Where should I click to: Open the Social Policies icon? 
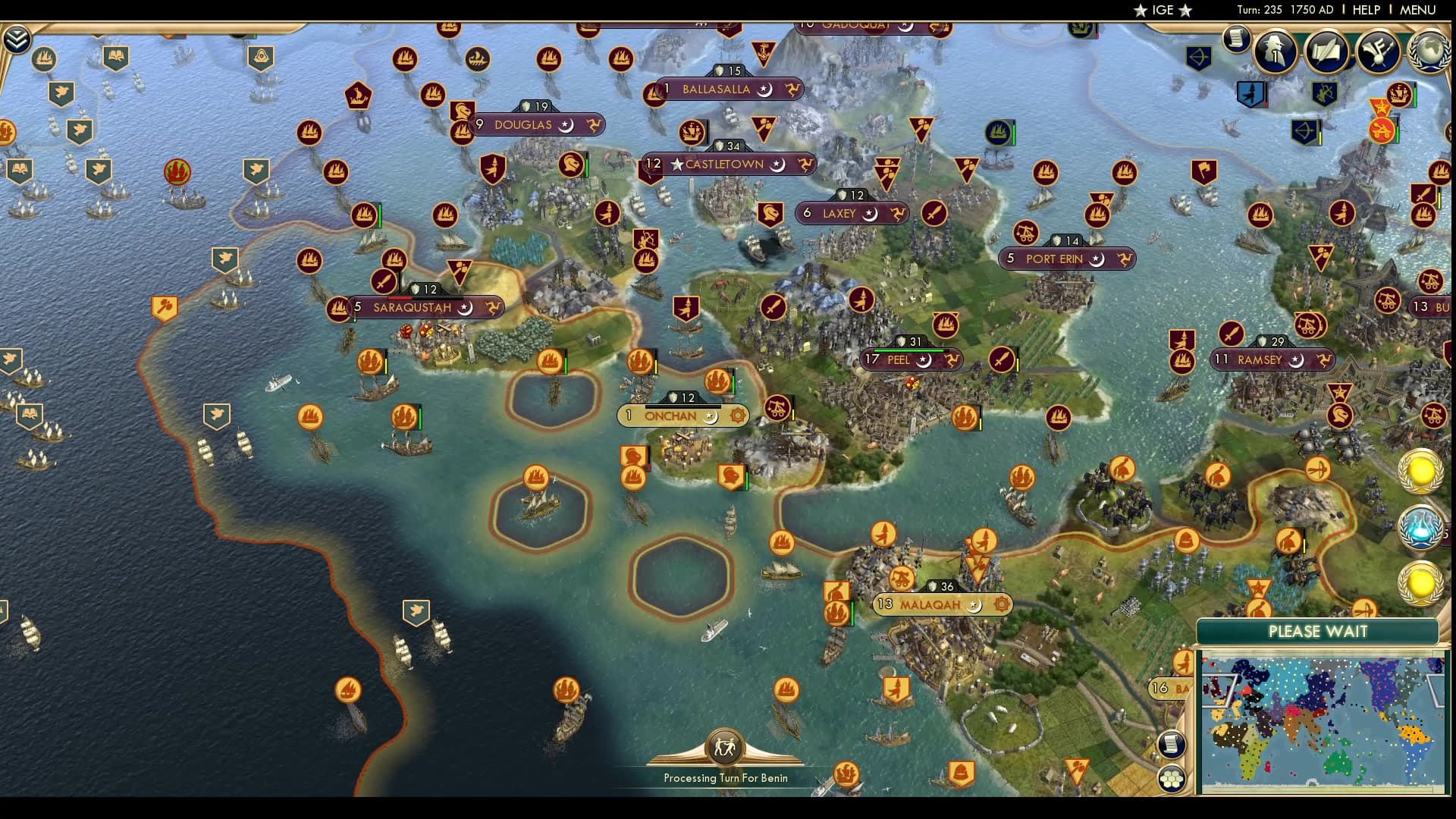[1376, 52]
